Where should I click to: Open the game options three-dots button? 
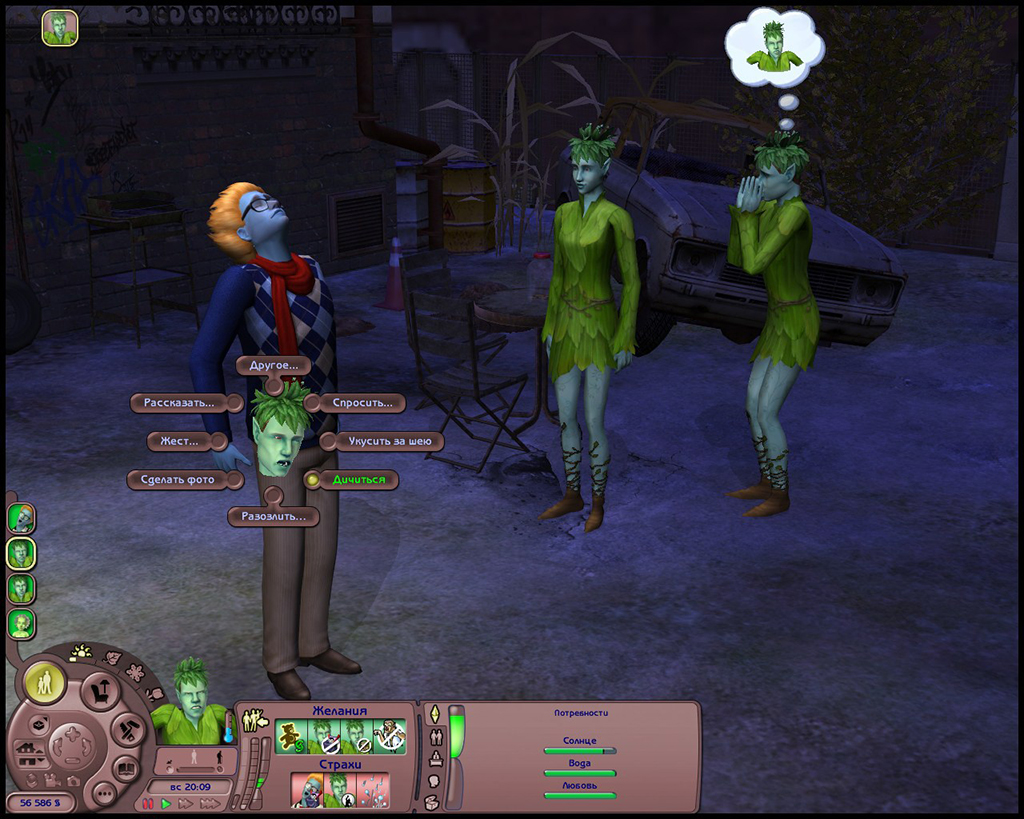tap(103, 794)
